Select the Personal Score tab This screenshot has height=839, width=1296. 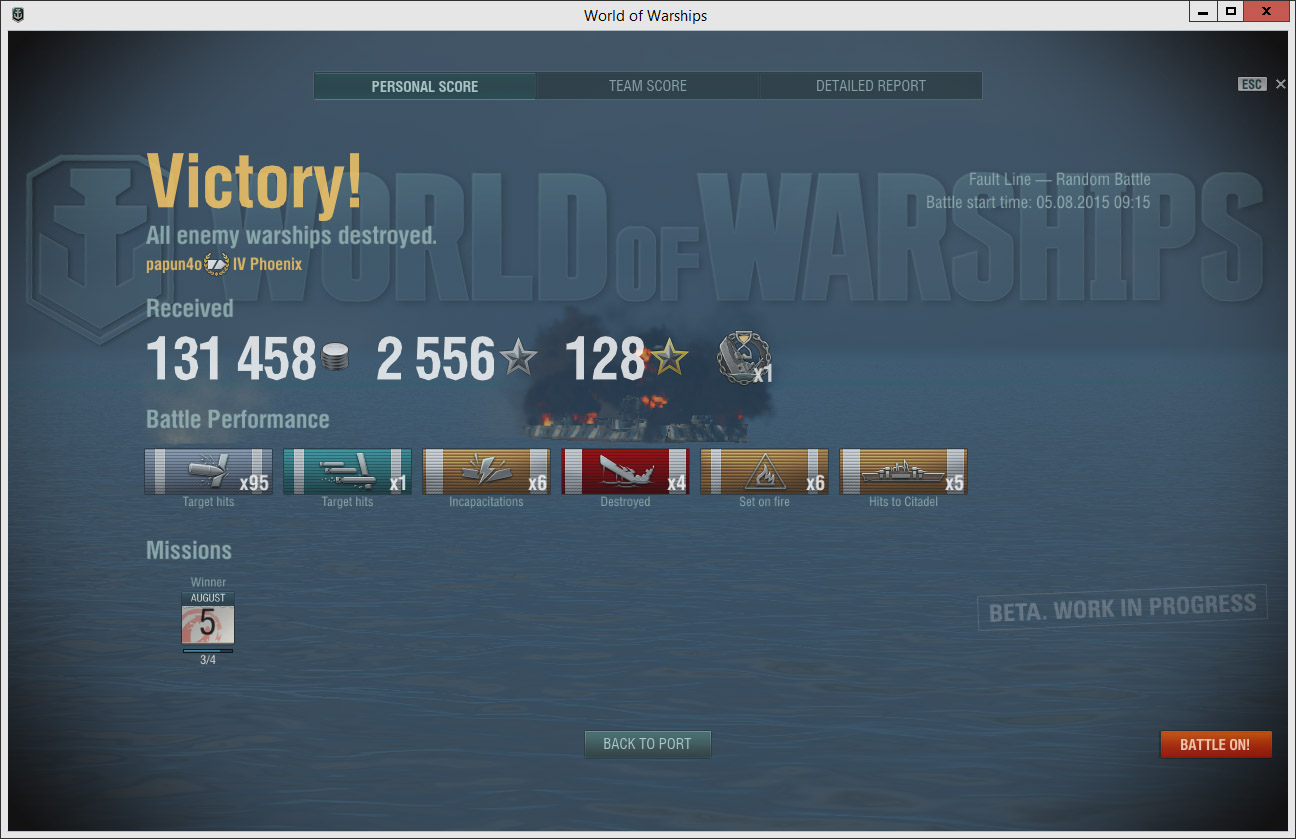(424, 86)
